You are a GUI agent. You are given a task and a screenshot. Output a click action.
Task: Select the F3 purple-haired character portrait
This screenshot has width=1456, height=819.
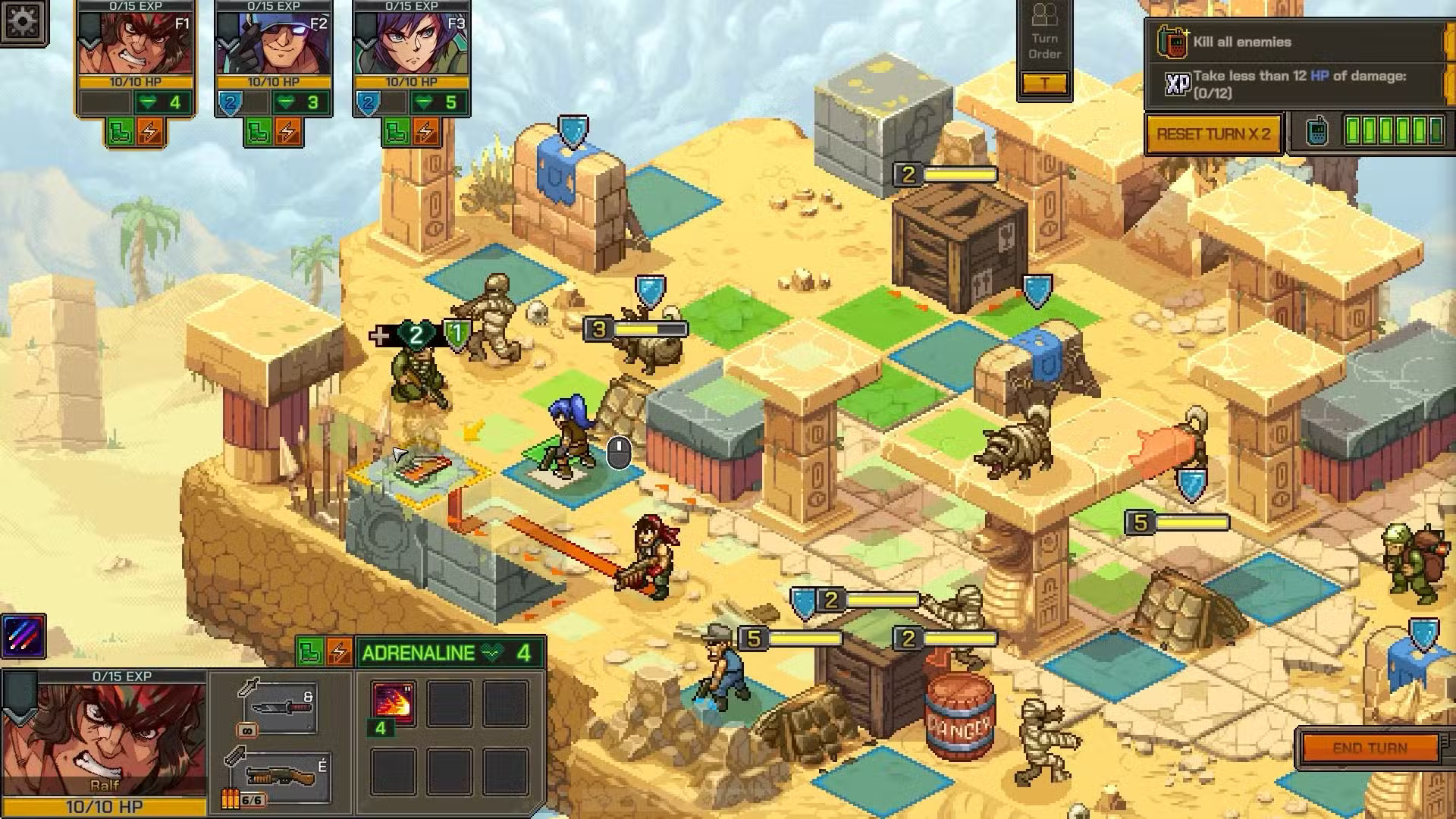tap(411, 45)
